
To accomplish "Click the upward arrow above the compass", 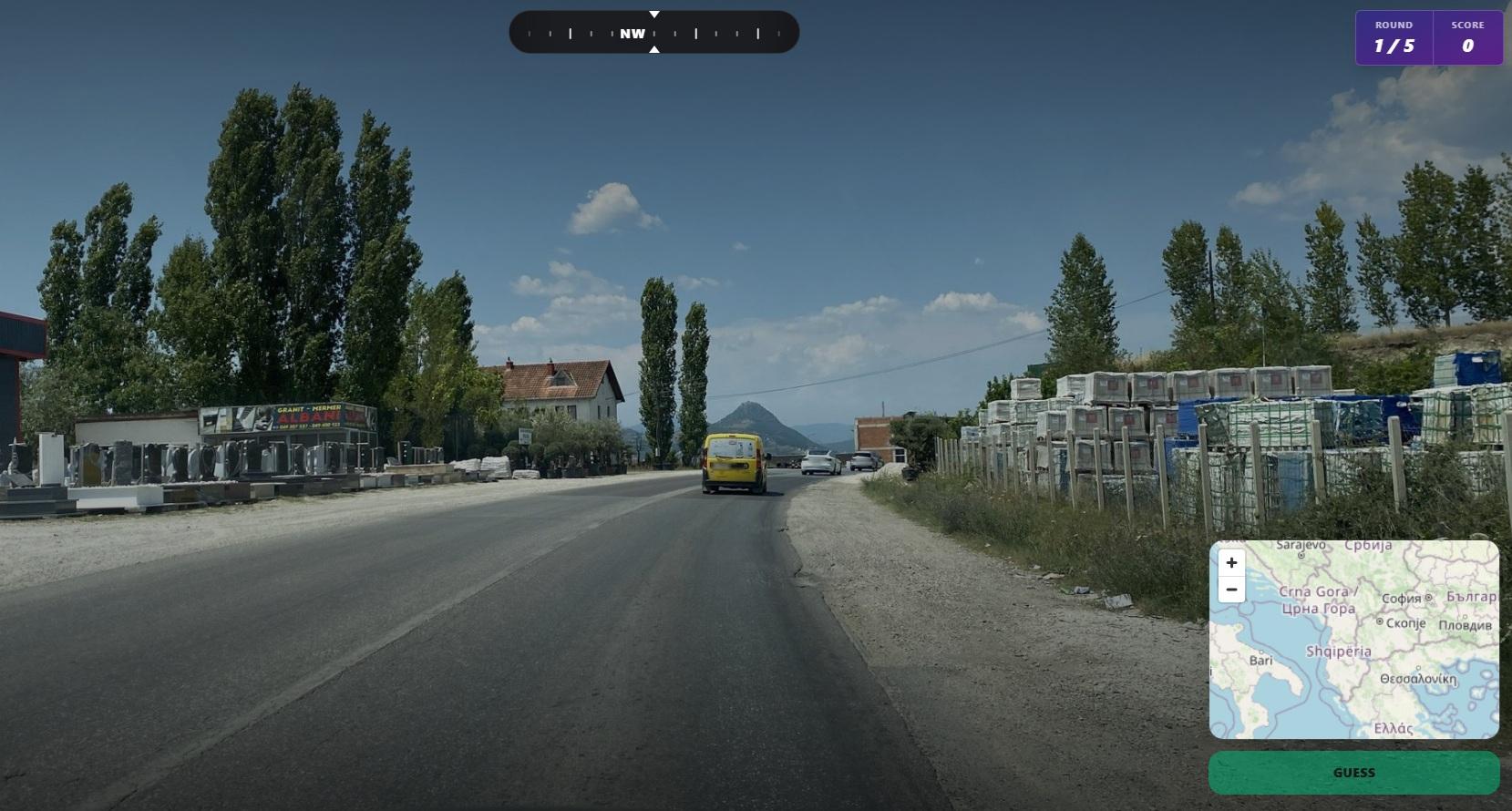I will coord(653,14).
